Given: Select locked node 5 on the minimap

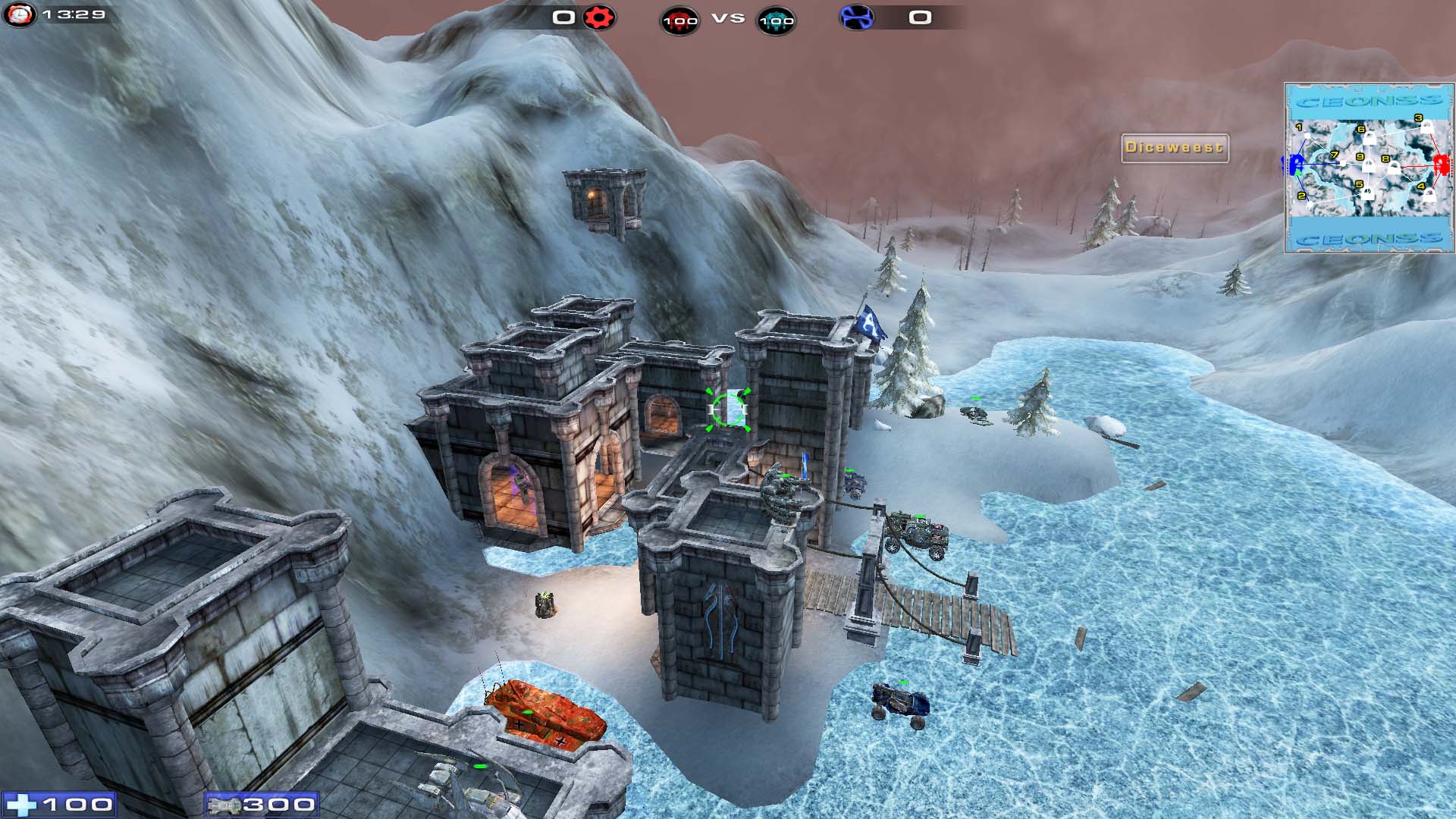Looking at the screenshot, I should (1367, 193).
